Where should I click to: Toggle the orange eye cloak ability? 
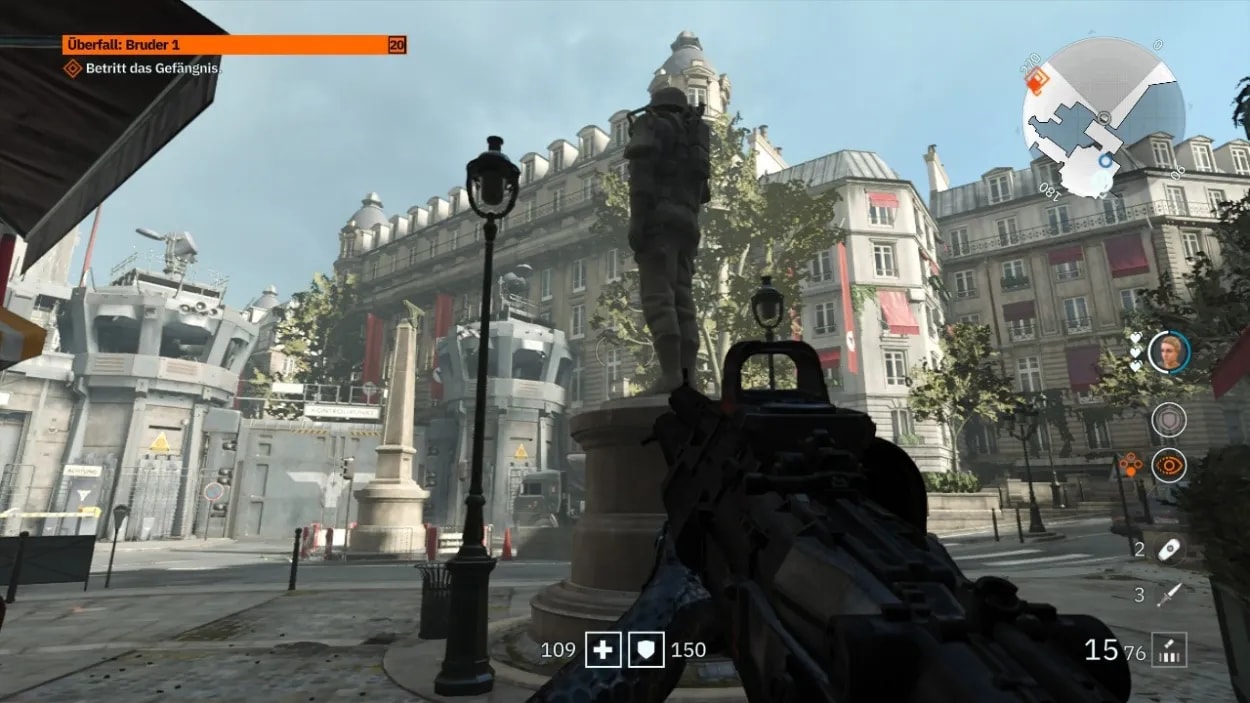1168,465
